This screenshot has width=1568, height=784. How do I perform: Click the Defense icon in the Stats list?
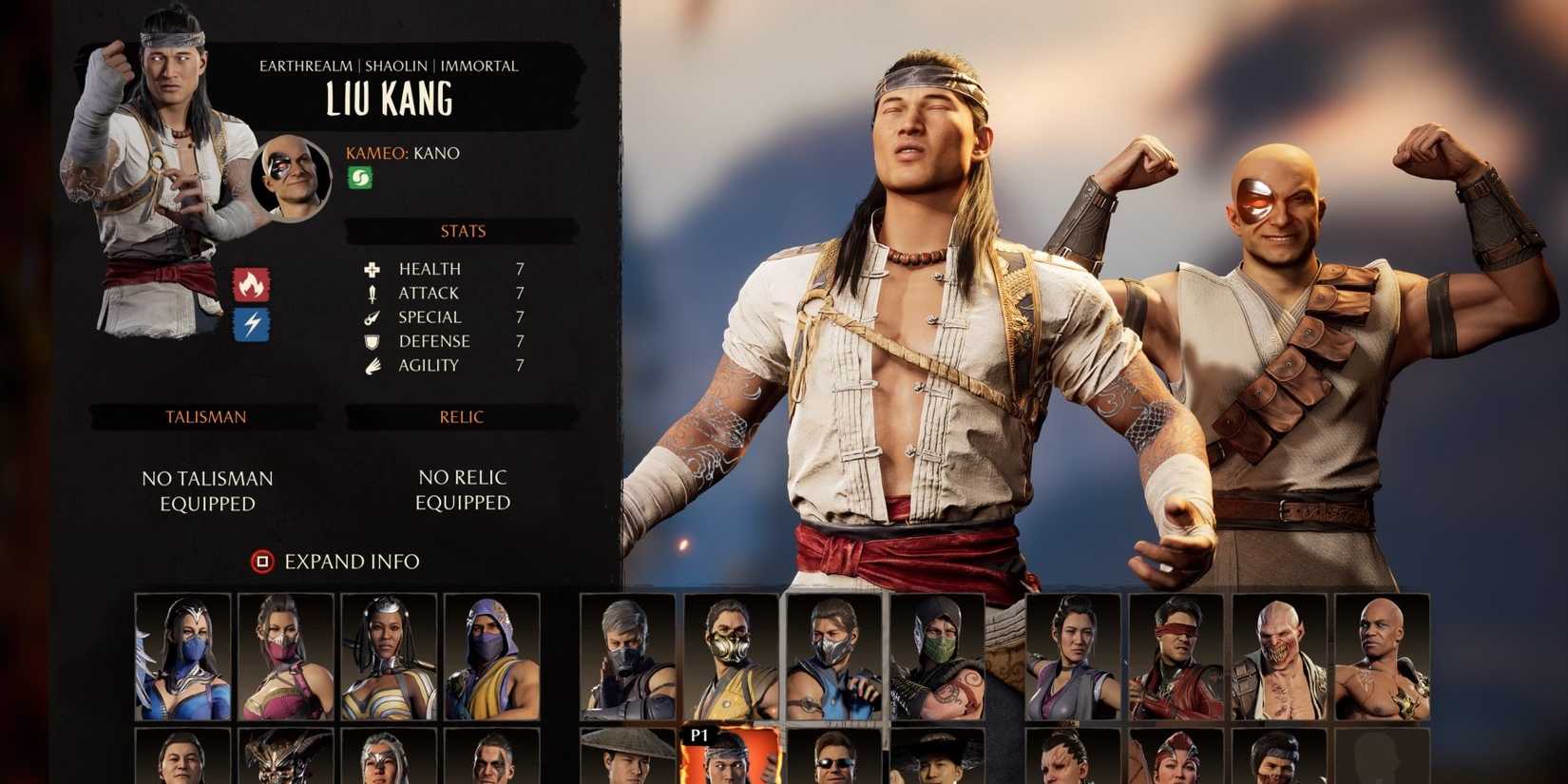(x=371, y=340)
